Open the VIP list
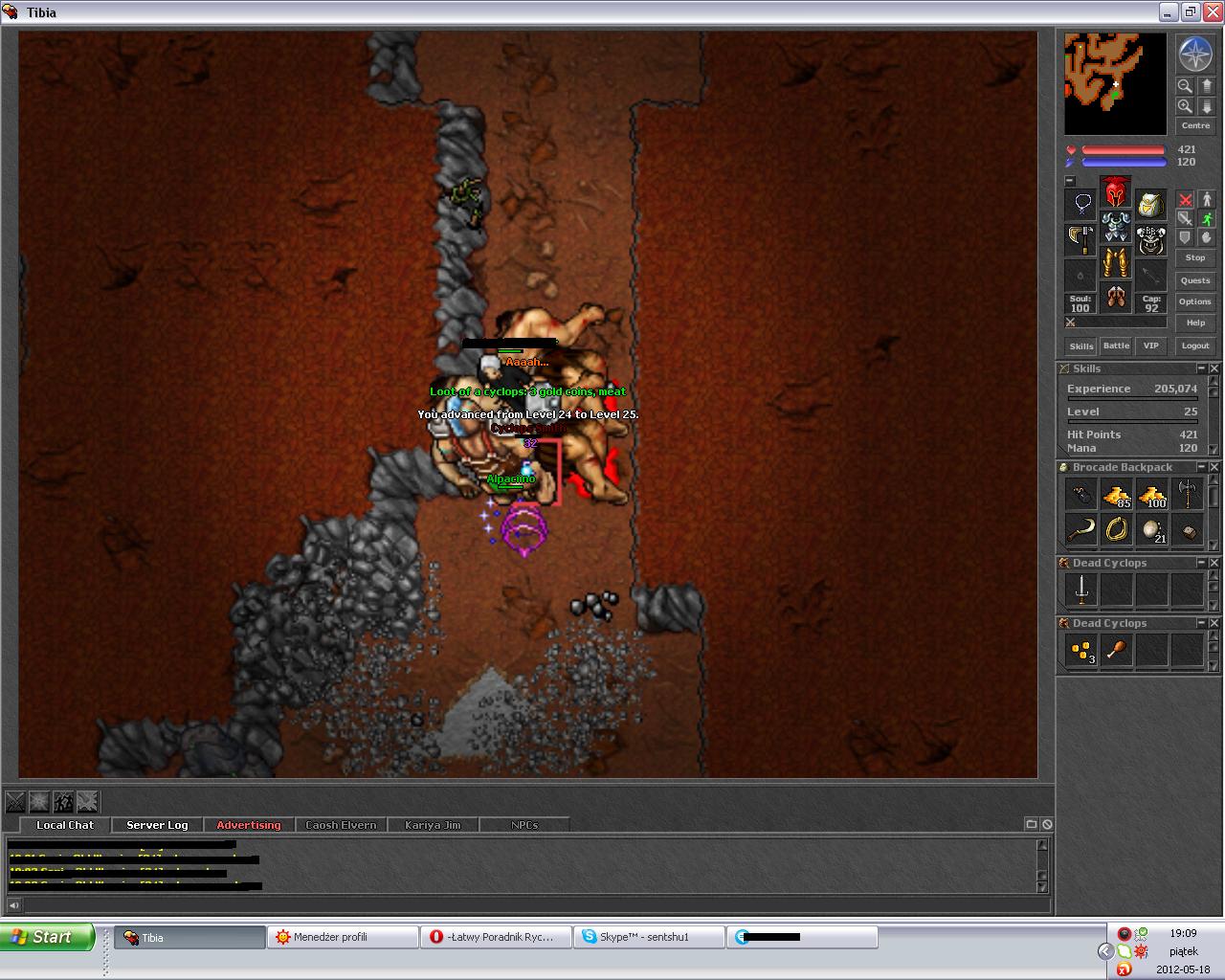 tap(1150, 345)
